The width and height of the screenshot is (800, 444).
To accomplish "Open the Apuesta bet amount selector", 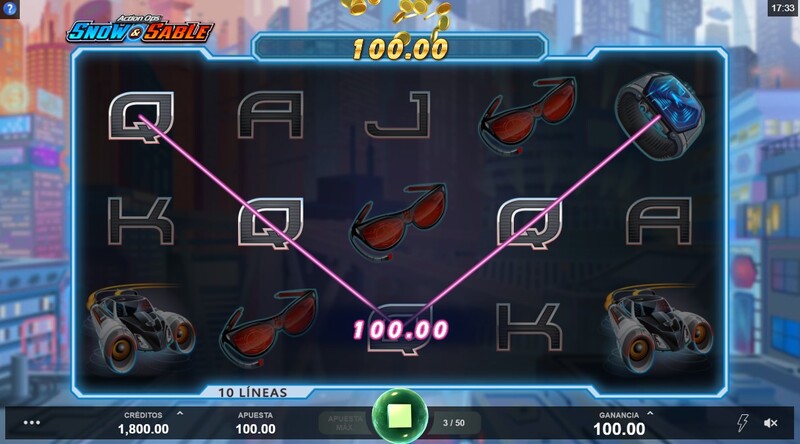I will 255,423.
